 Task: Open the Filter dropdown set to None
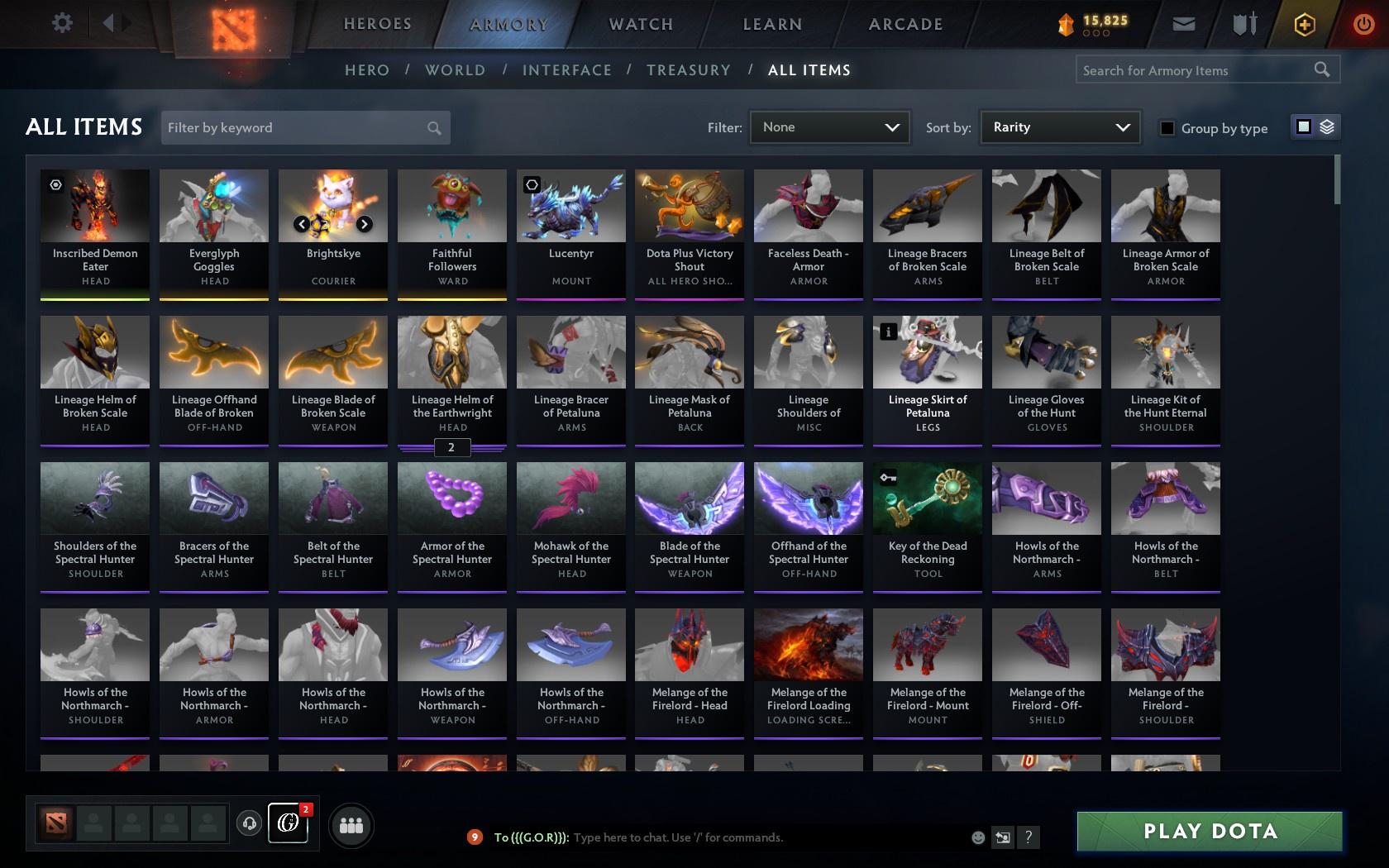pyautogui.click(x=828, y=127)
